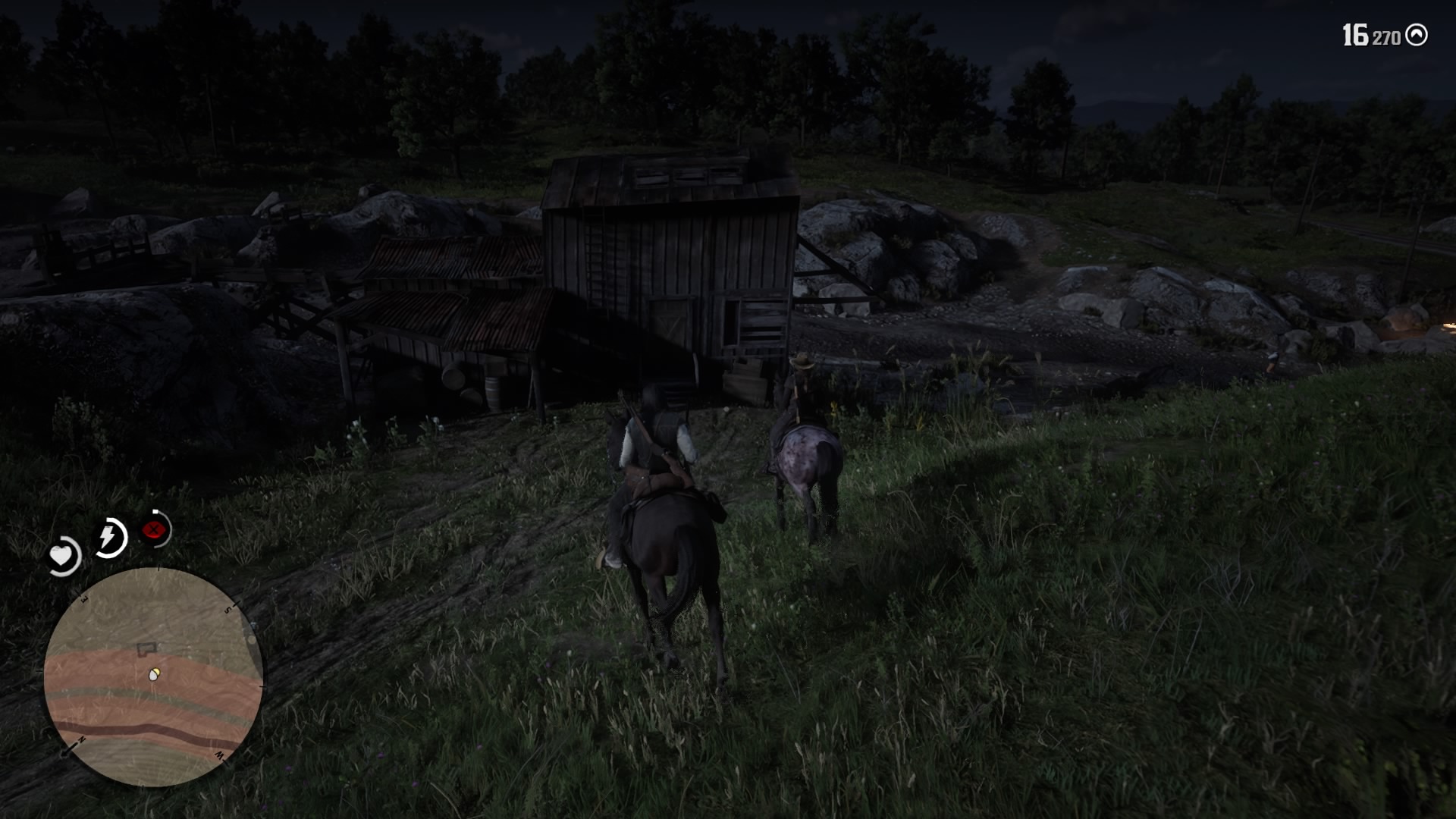1456x819 pixels.
Task: Click the gray building outline icon on minimap
Action: point(146,648)
